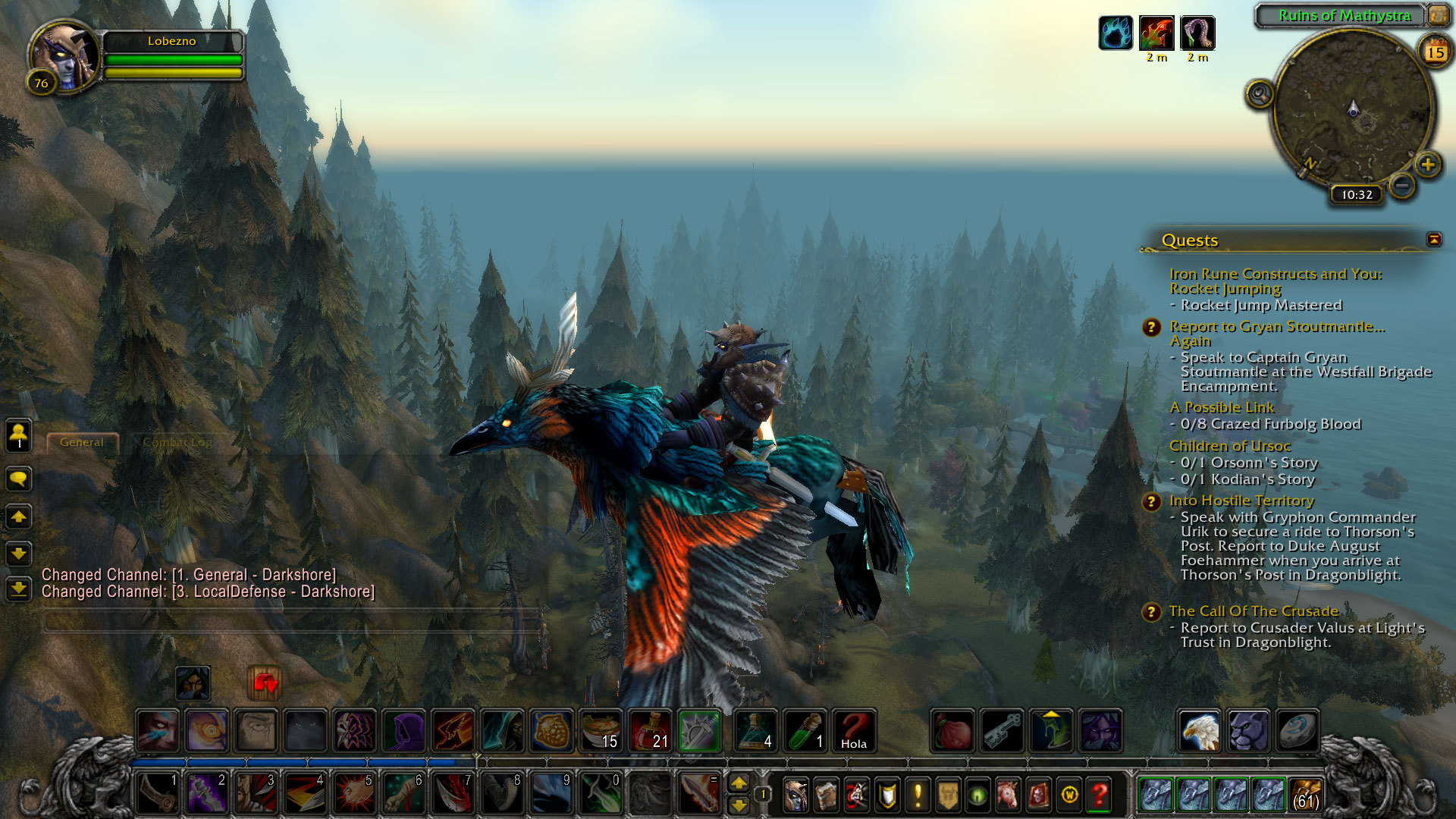The height and width of the screenshot is (819, 1456).
Task: Zoom out the minimap with minus button
Action: pyautogui.click(x=1402, y=185)
